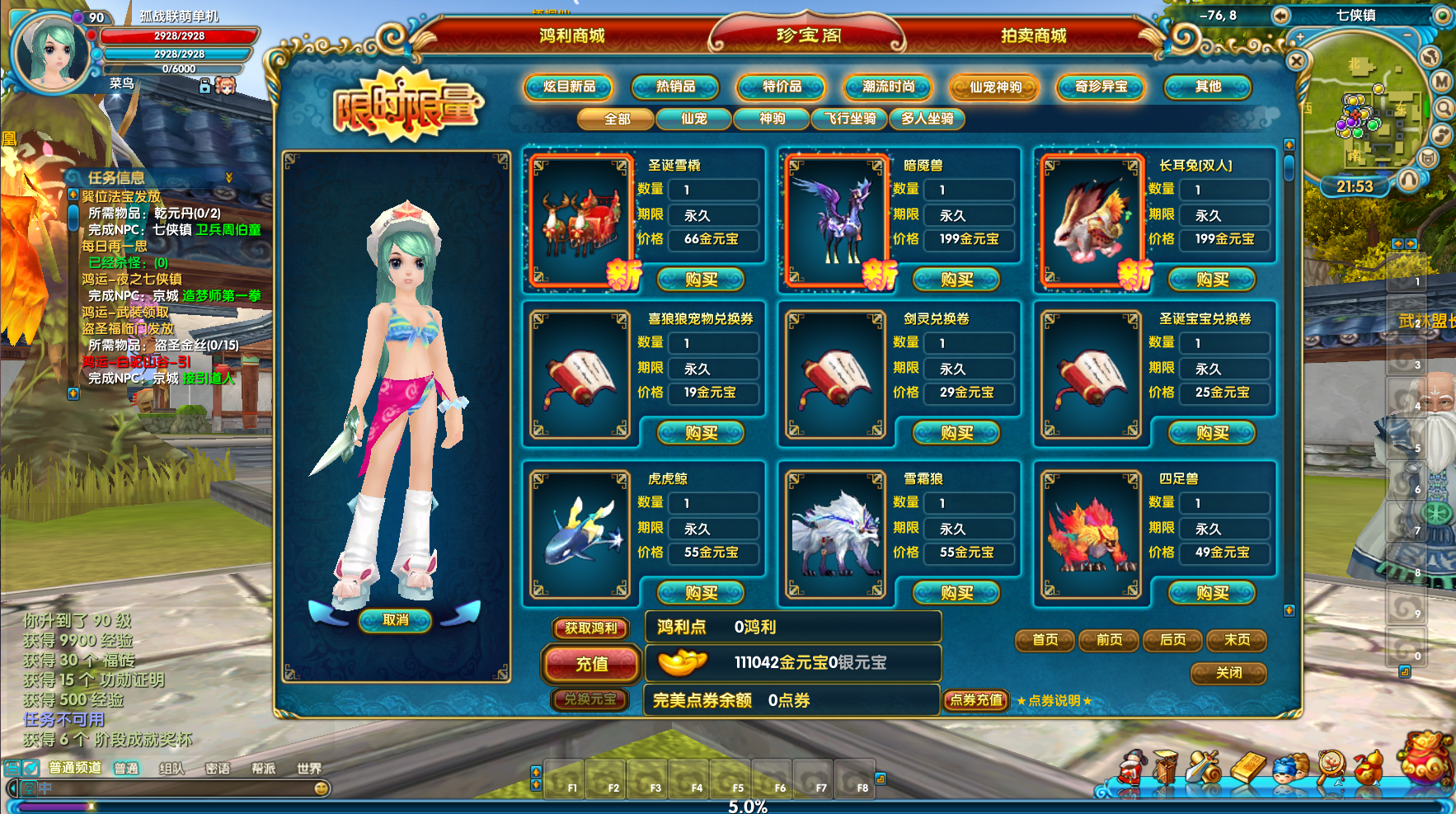Screen dimensions: 1456x814
Task: Show the 潮流时尚 category
Action: tap(888, 87)
